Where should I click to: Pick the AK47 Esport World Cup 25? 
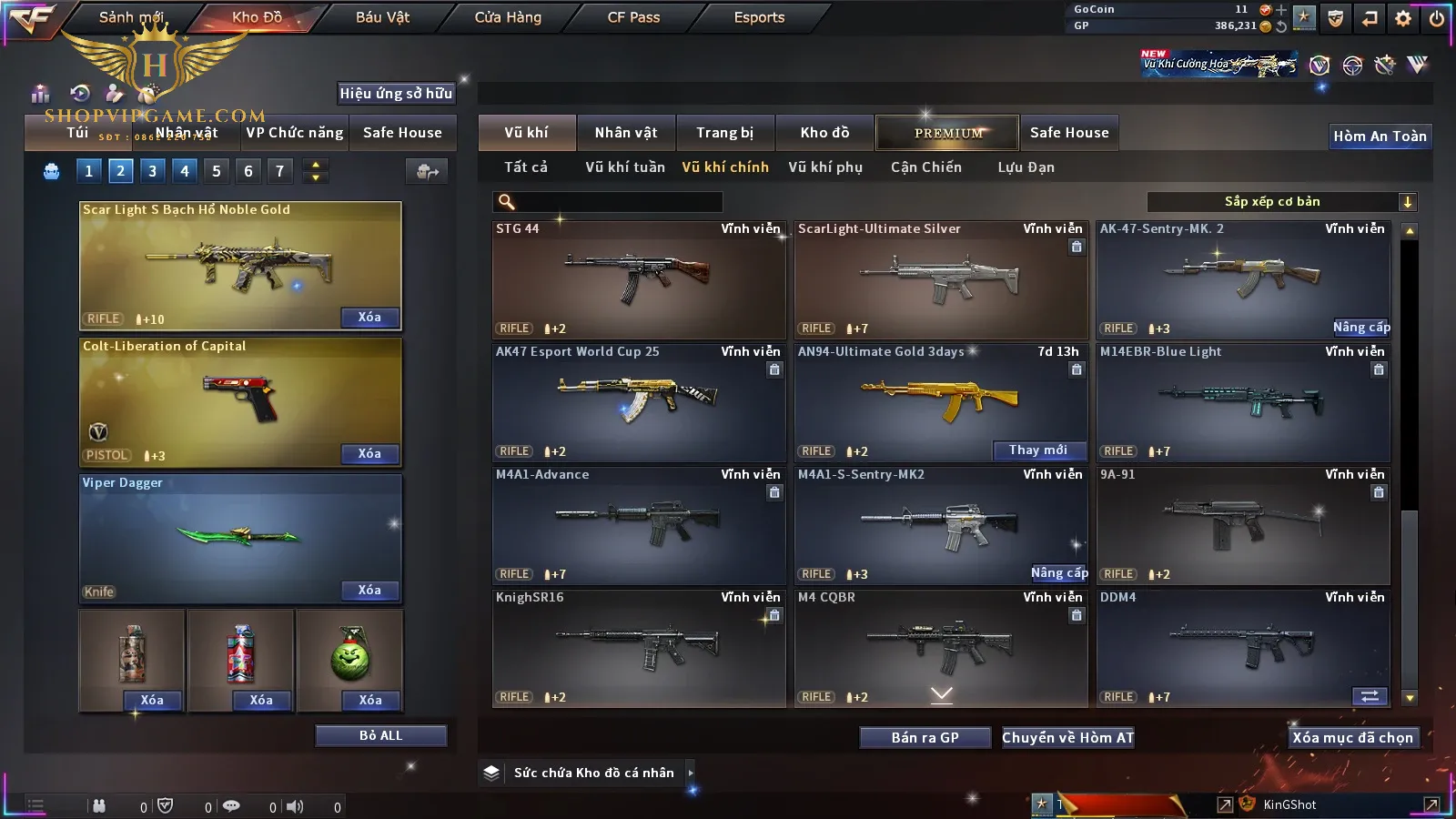click(638, 402)
